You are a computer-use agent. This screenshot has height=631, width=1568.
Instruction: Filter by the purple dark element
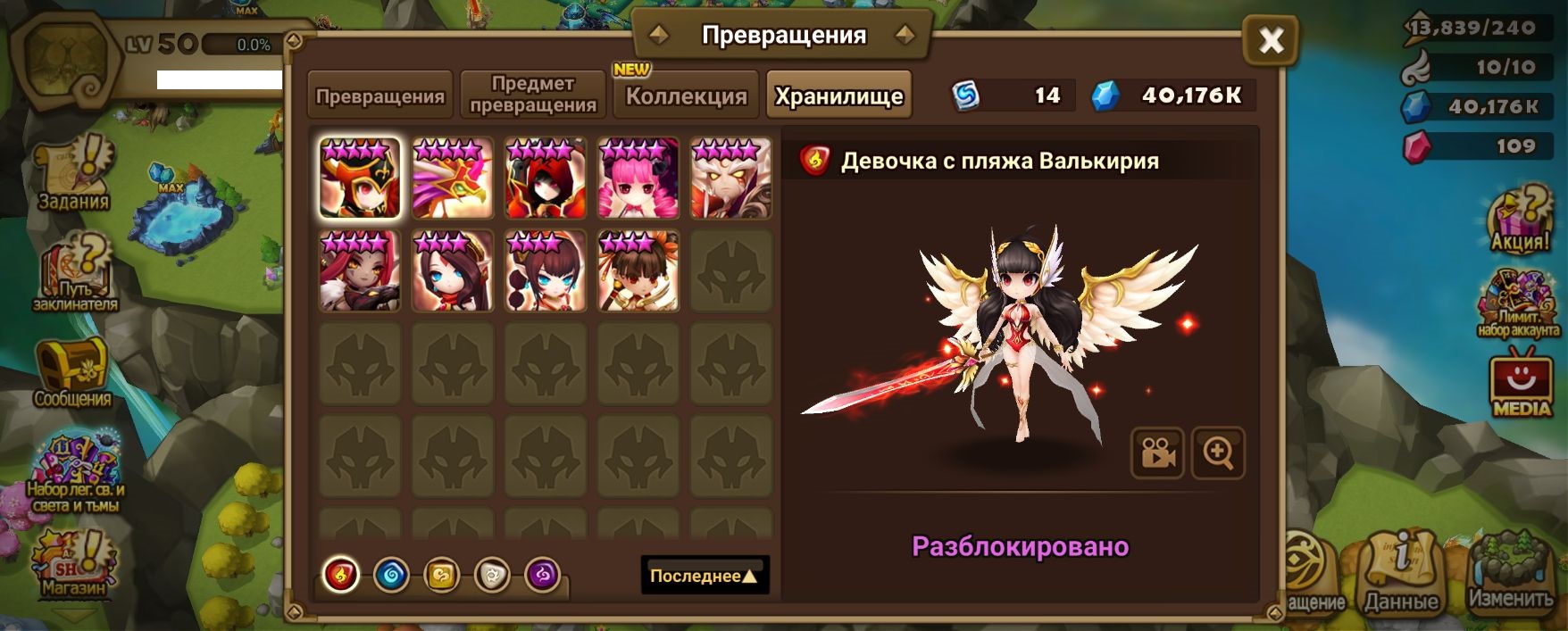[x=542, y=576]
